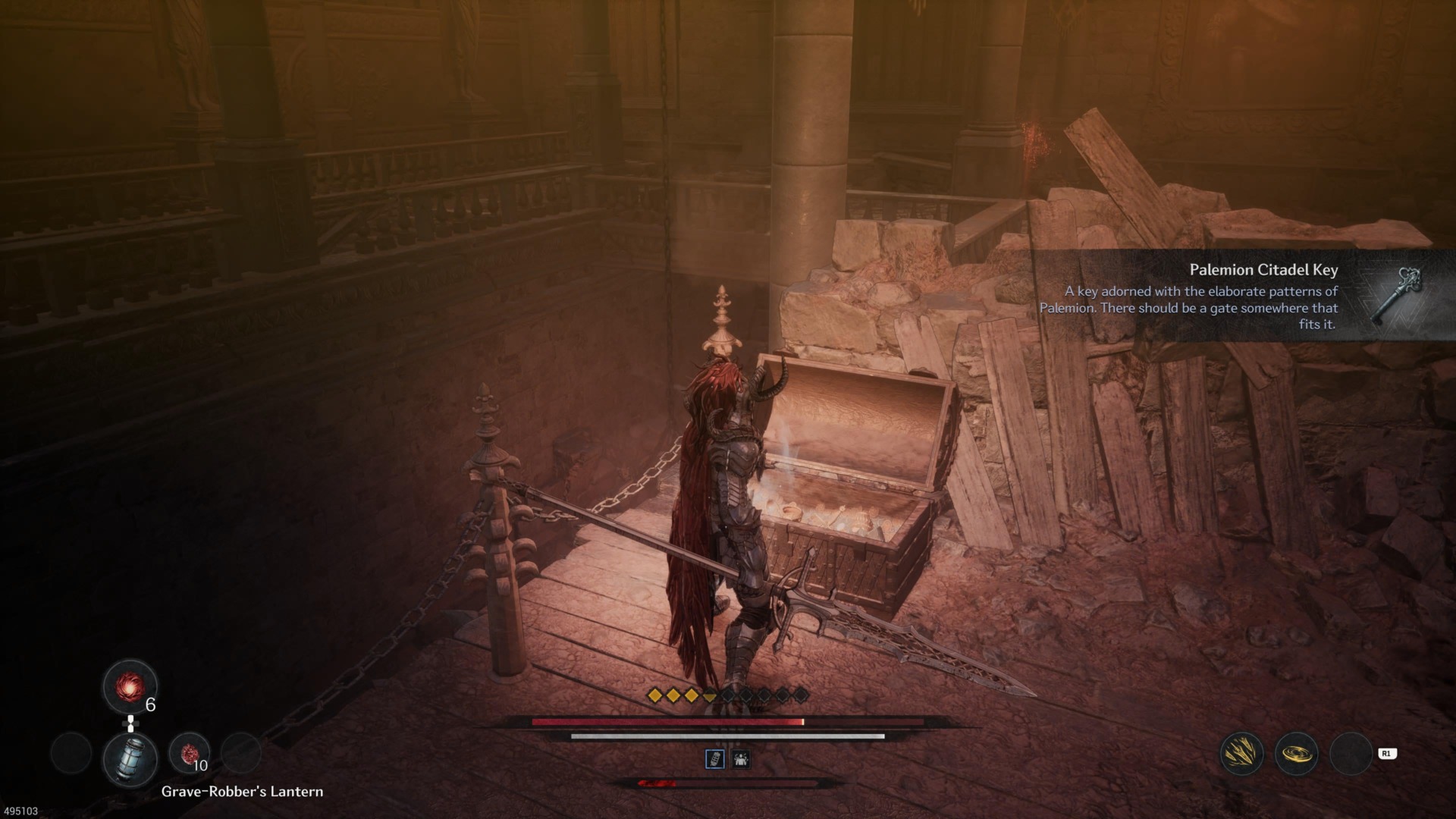This screenshot has width=1456, height=819.
Task: Click the fourth half-filled yellow diamond pip
Action: (709, 696)
